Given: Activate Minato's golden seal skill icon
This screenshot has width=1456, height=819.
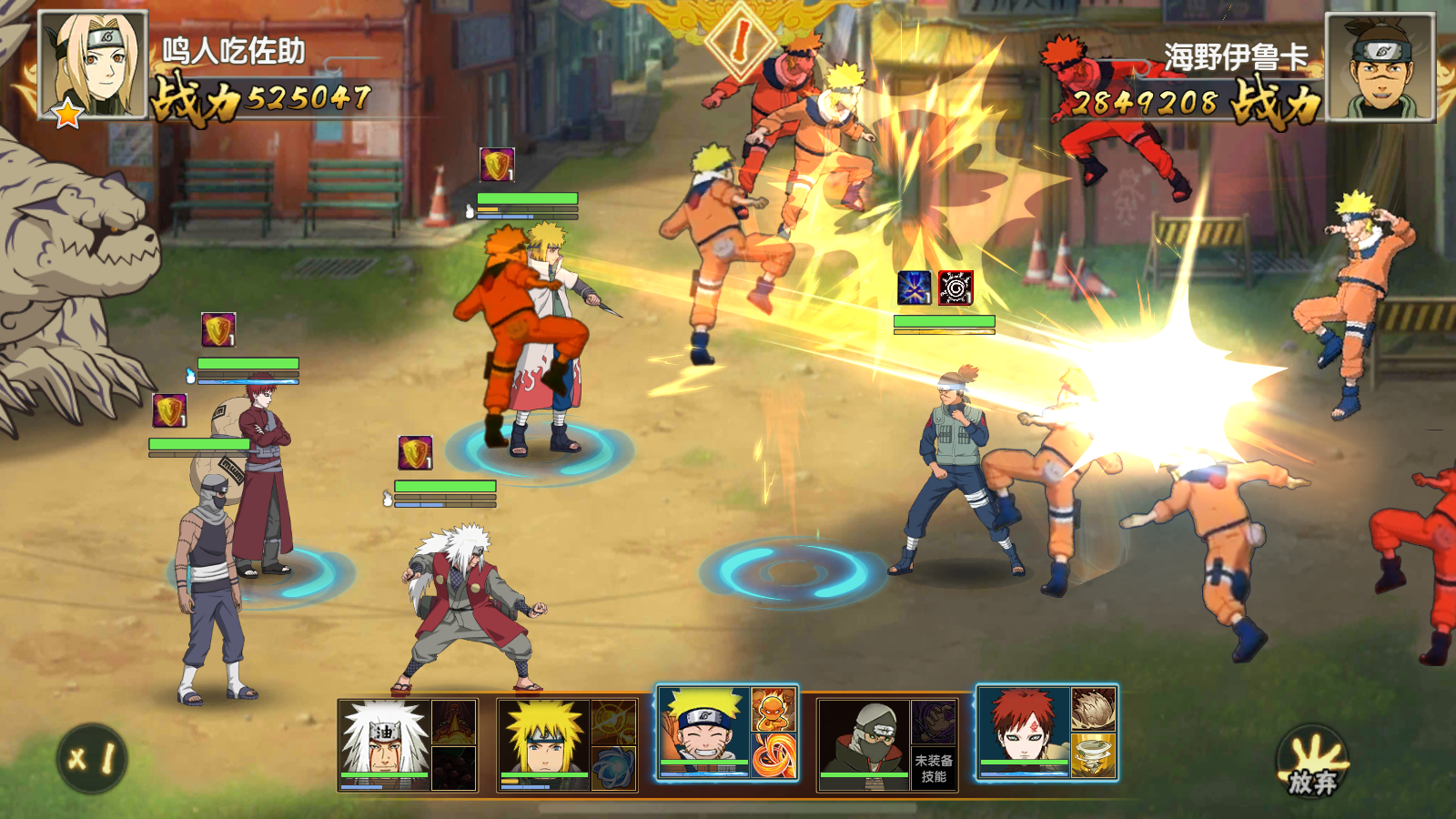Looking at the screenshot, I should (613, 723).
